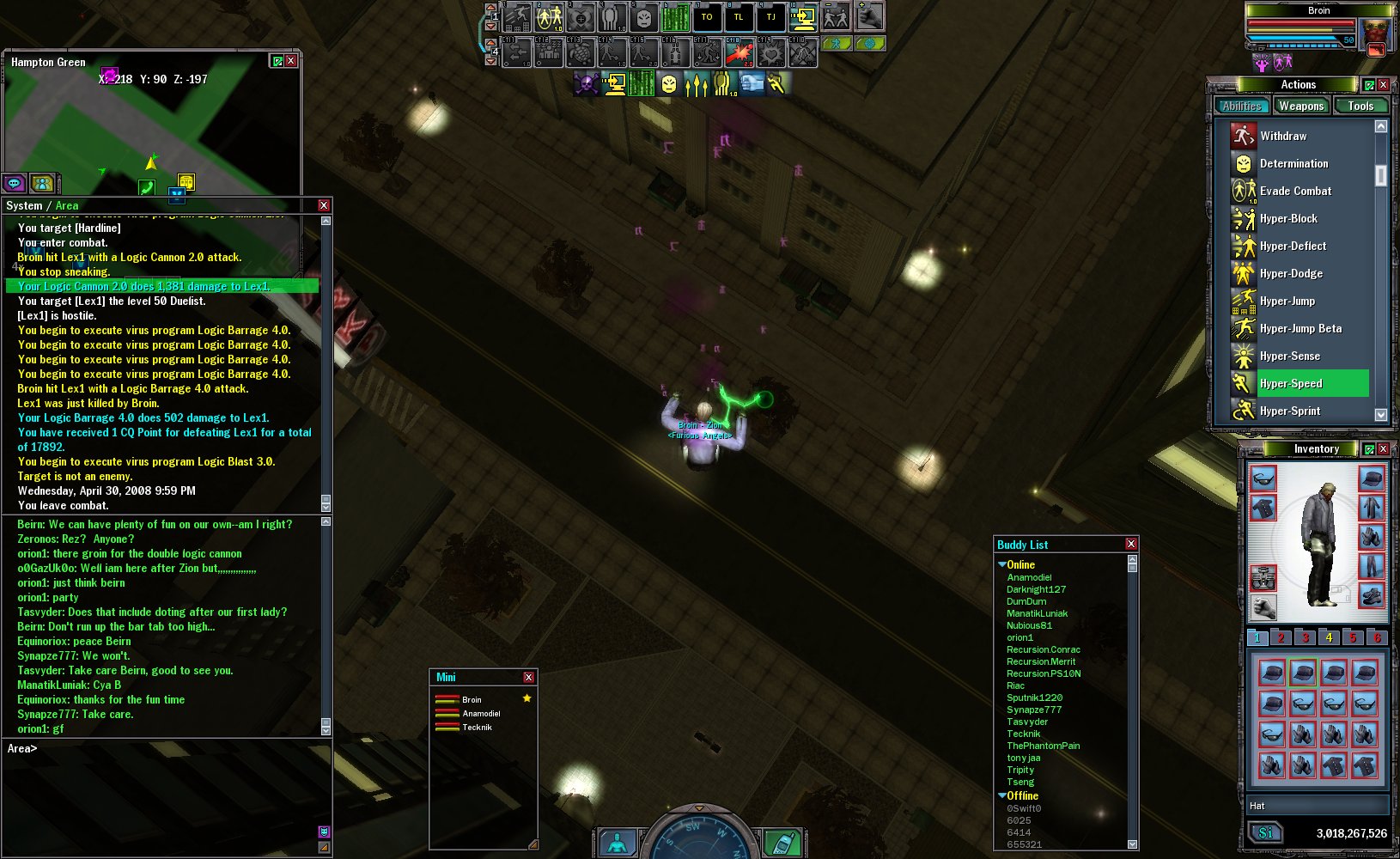Activate the Hyper-Speed ability
This screenshot has width=1400, height=859.
click(x=1291, y=384)
